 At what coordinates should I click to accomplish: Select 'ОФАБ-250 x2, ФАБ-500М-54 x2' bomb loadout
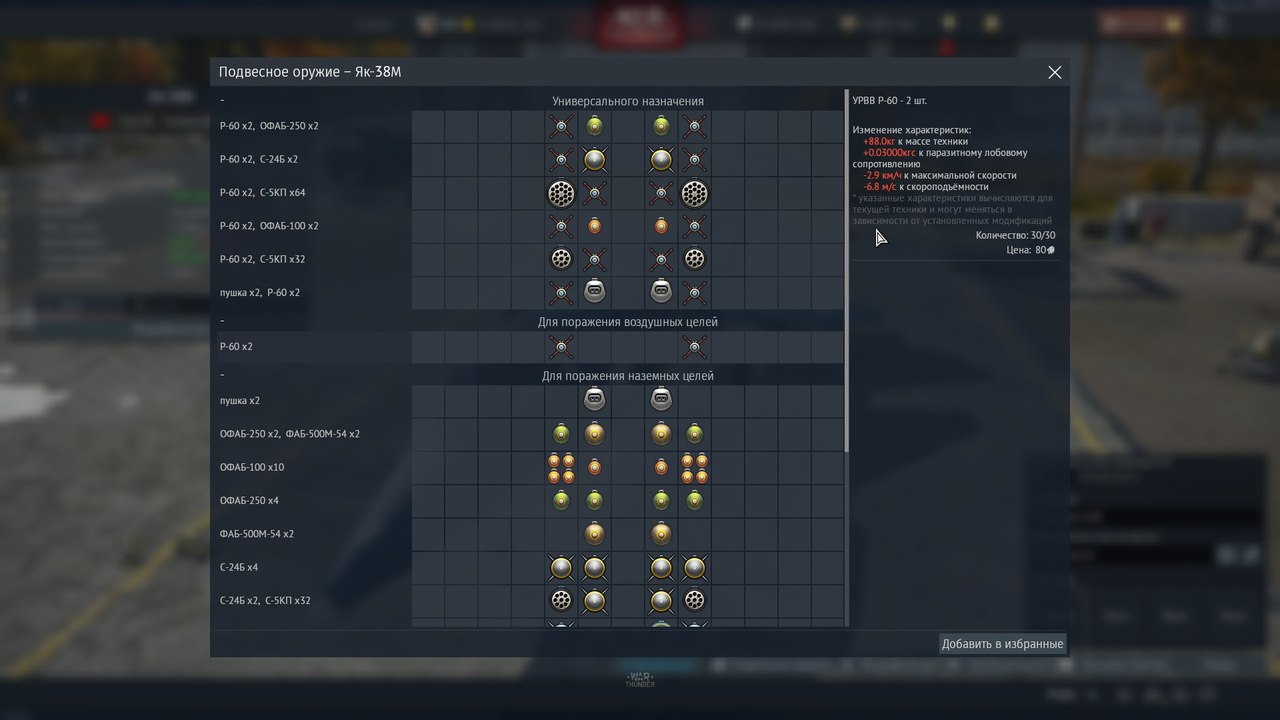pyautogui.click(x=290, y=434)
